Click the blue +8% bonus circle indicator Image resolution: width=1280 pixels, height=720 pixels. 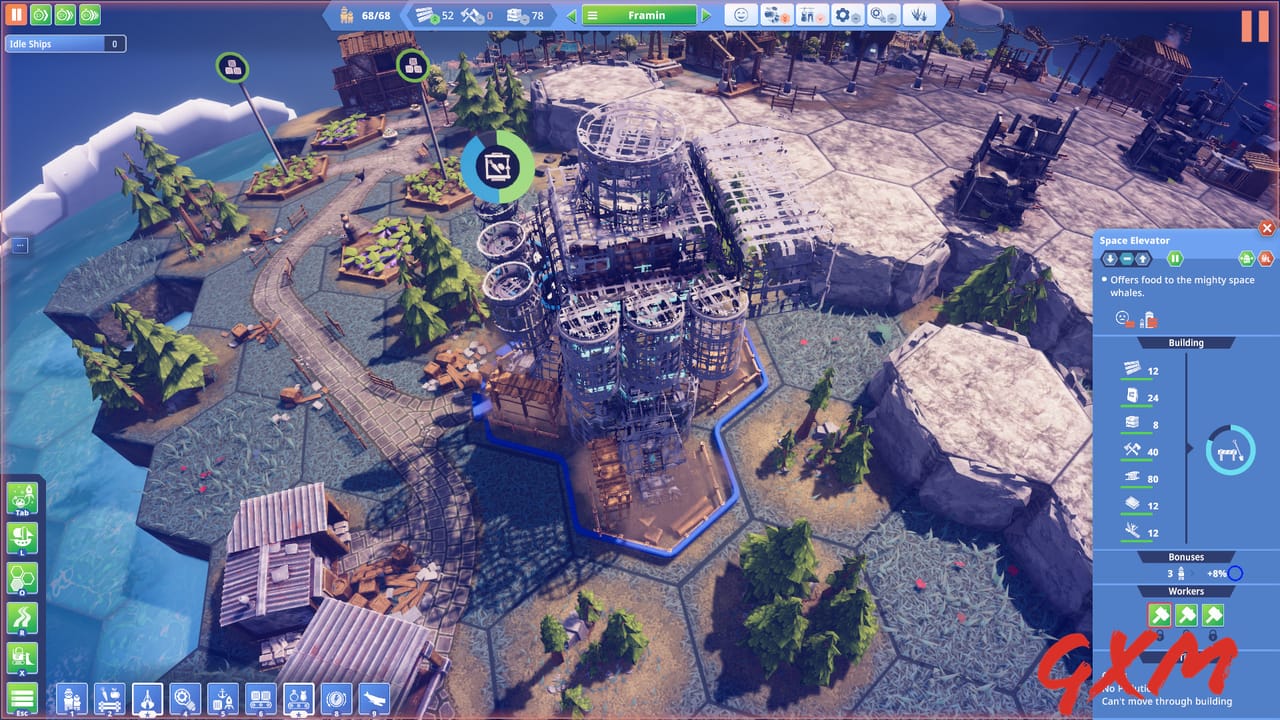[1234, 572]
